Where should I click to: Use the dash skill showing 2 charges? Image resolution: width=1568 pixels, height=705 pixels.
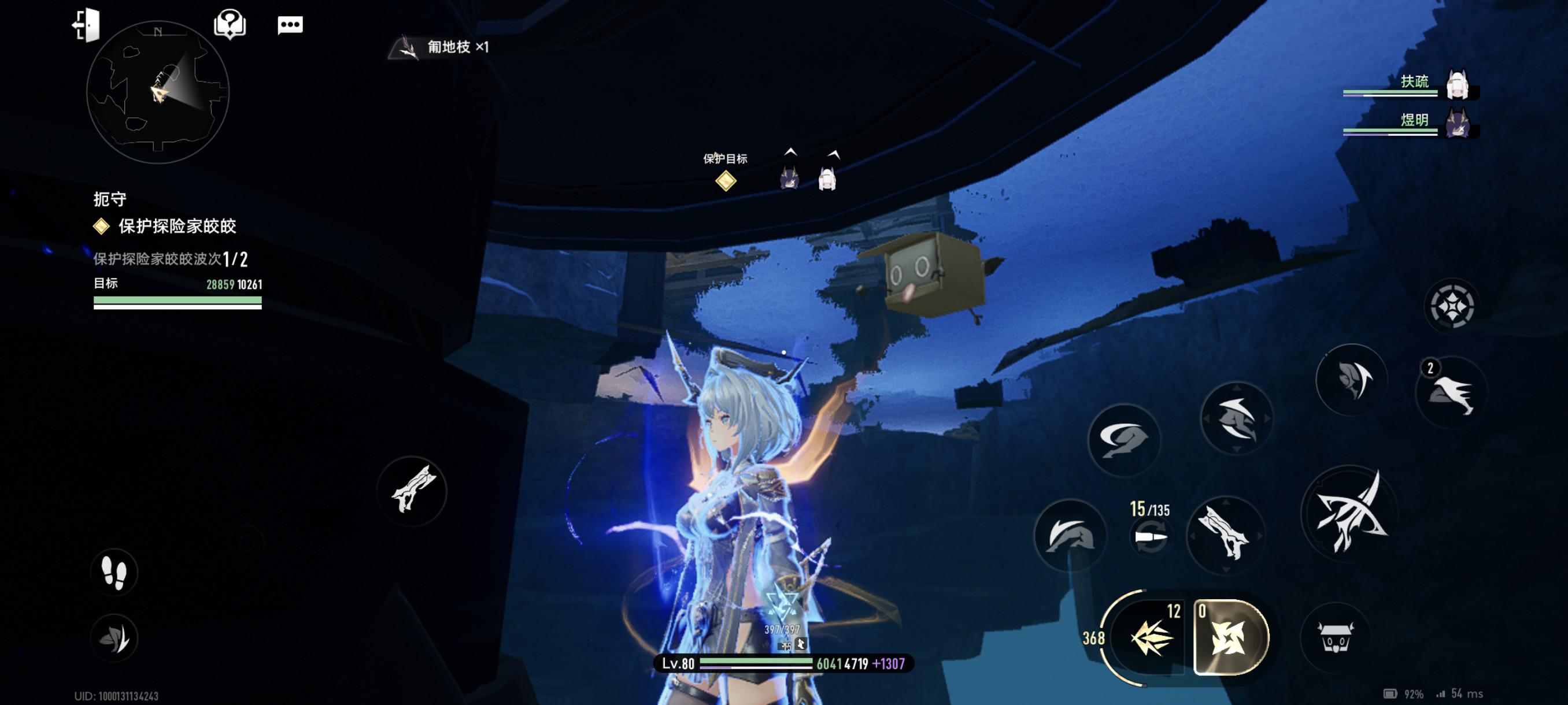(1452, 393)
